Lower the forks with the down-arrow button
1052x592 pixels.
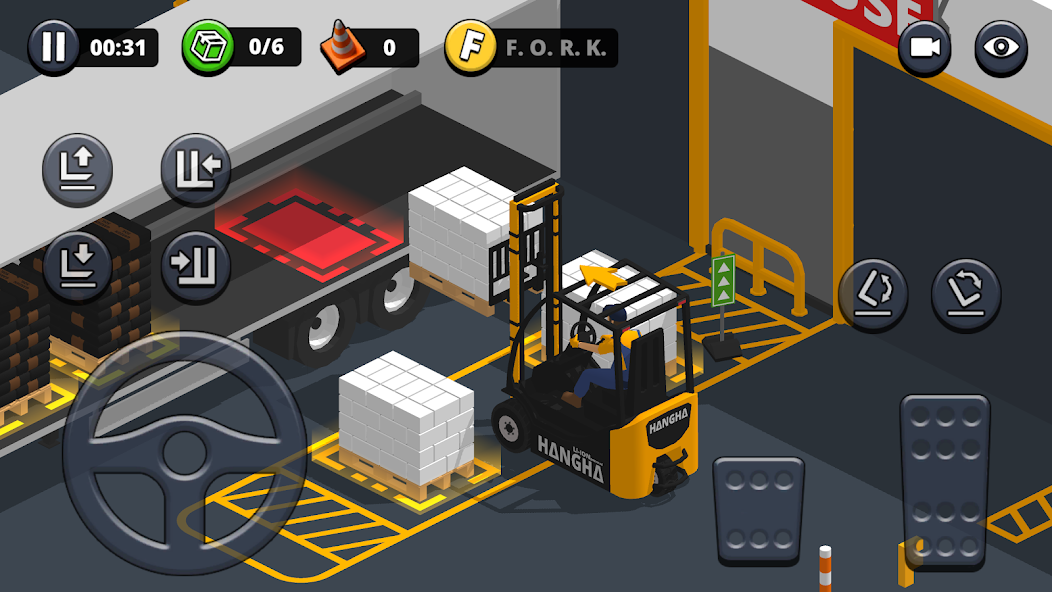click(78, 266)
